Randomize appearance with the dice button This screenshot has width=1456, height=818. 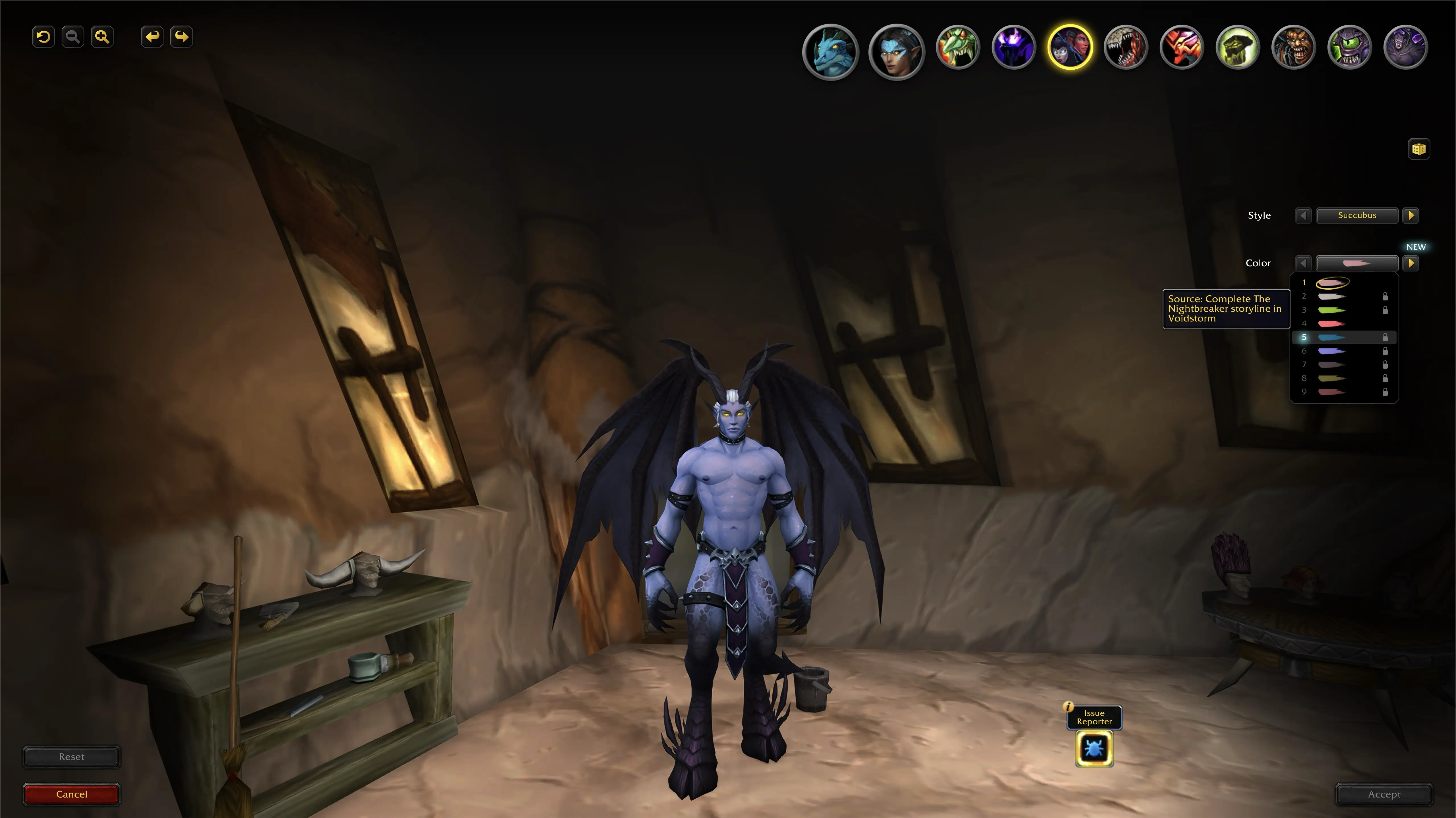[x=1418, y=149]
